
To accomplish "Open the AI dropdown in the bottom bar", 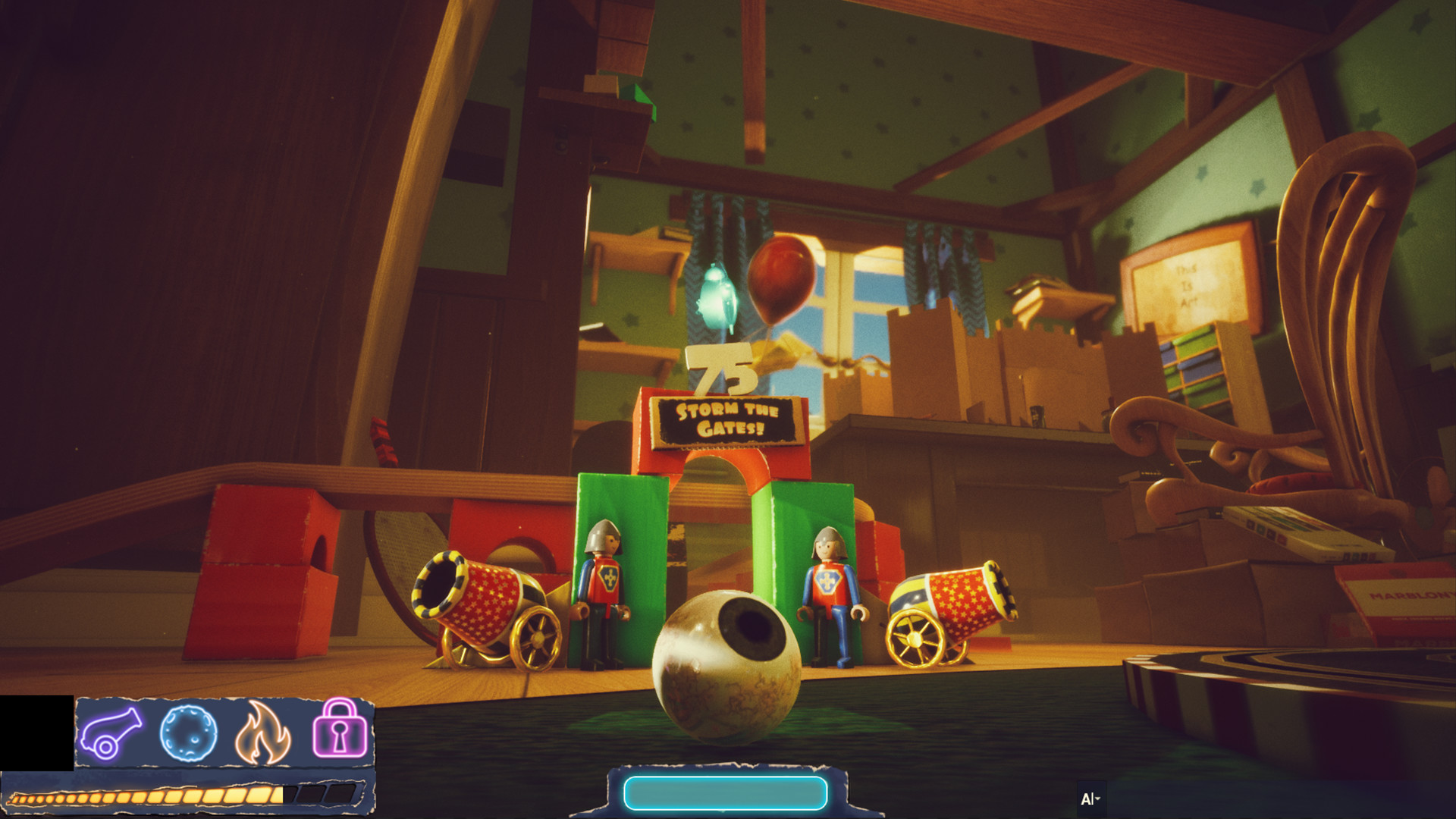I will point(1090,798).
